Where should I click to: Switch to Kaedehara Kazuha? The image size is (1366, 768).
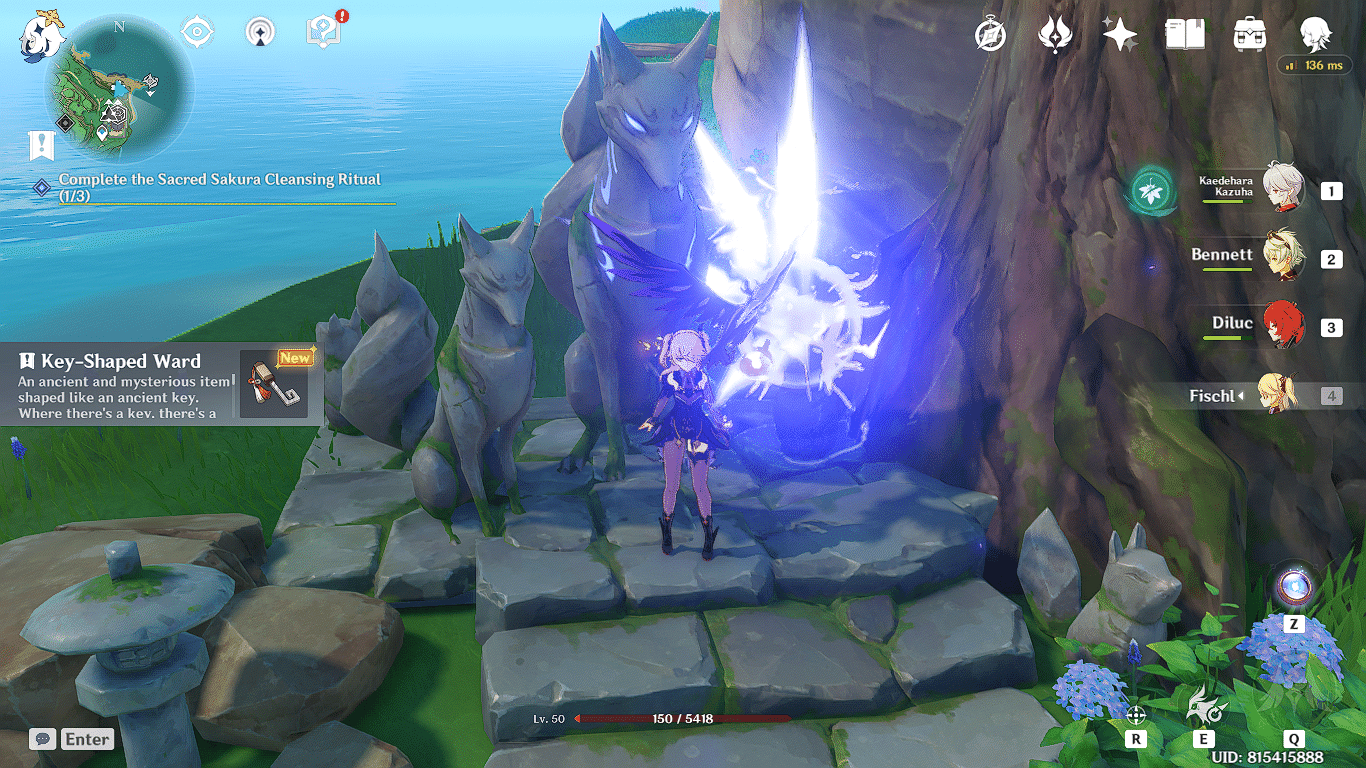click(x=1281, y=189)
